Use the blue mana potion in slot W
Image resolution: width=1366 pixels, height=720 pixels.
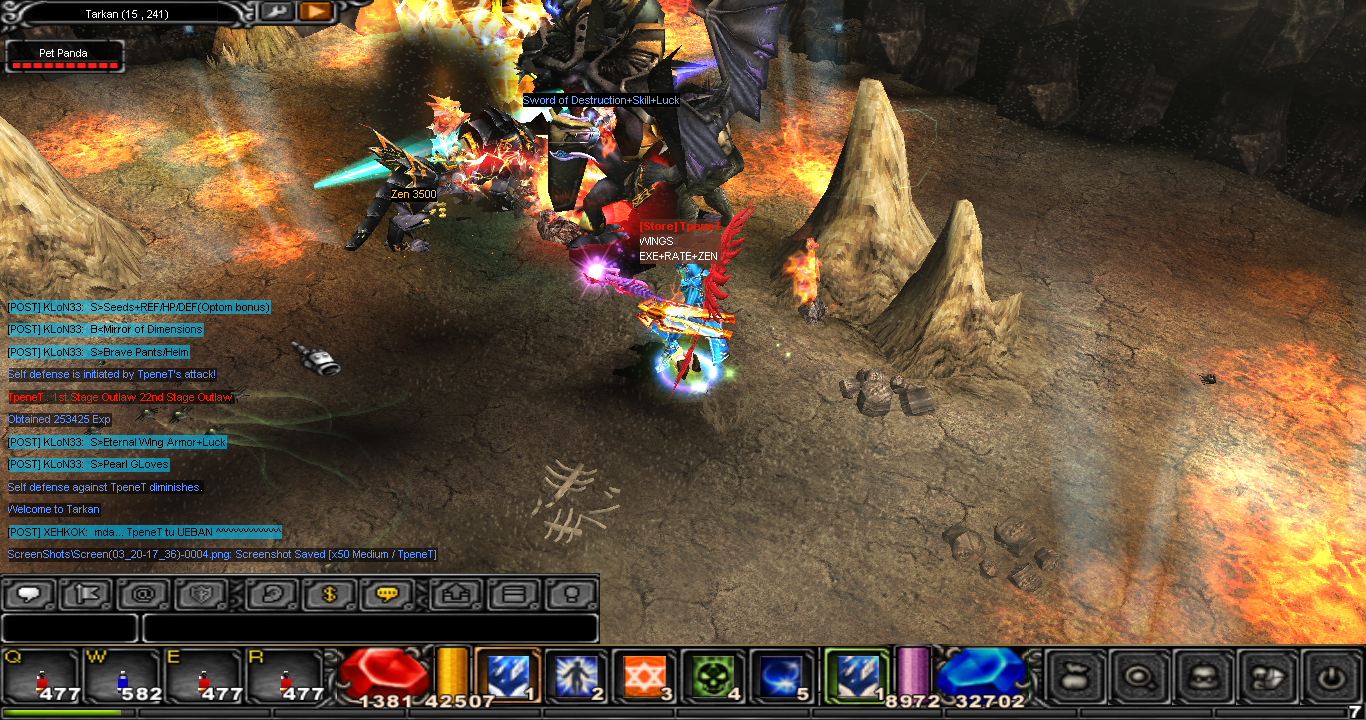click(x=123, y=676)
